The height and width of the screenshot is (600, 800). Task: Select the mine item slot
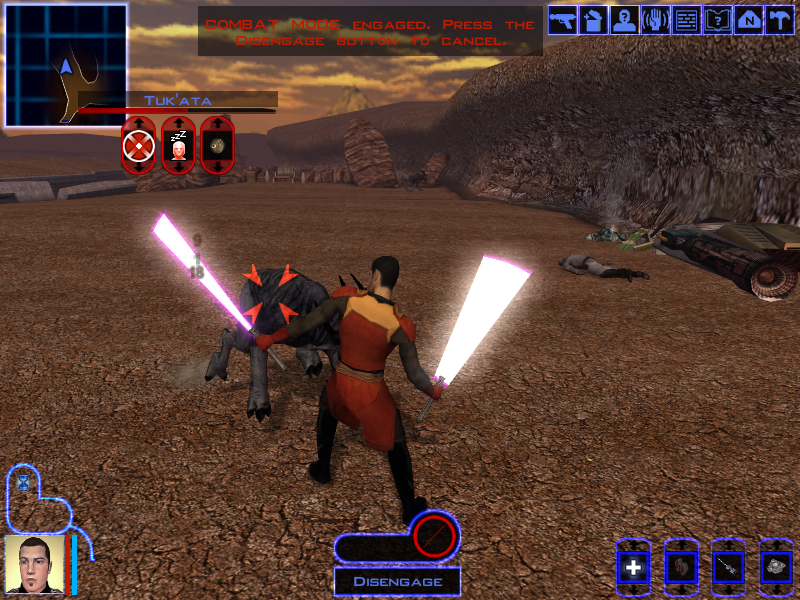point(776,568)
